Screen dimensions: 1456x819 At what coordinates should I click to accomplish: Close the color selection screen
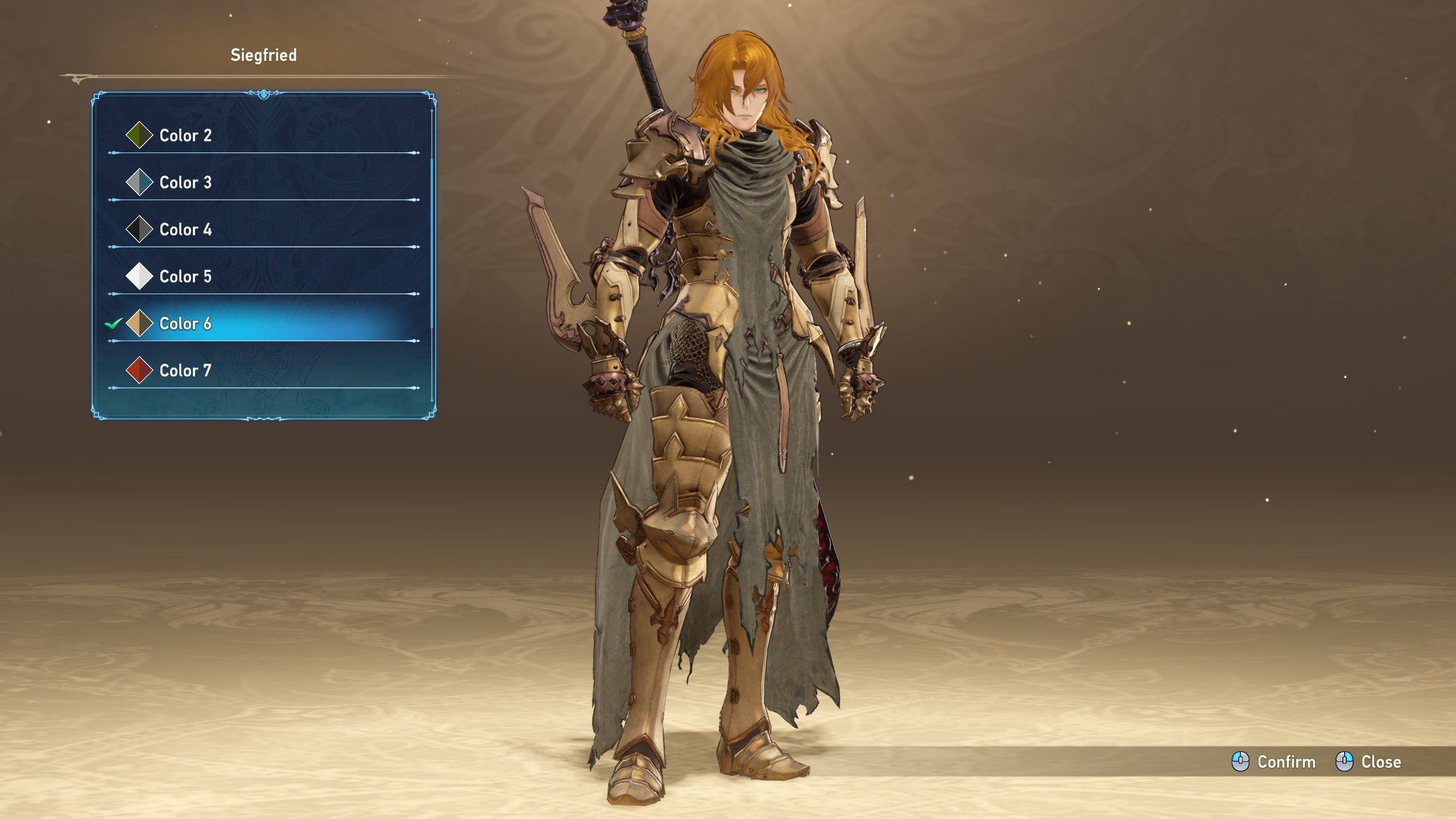[x=1368, y=762]
